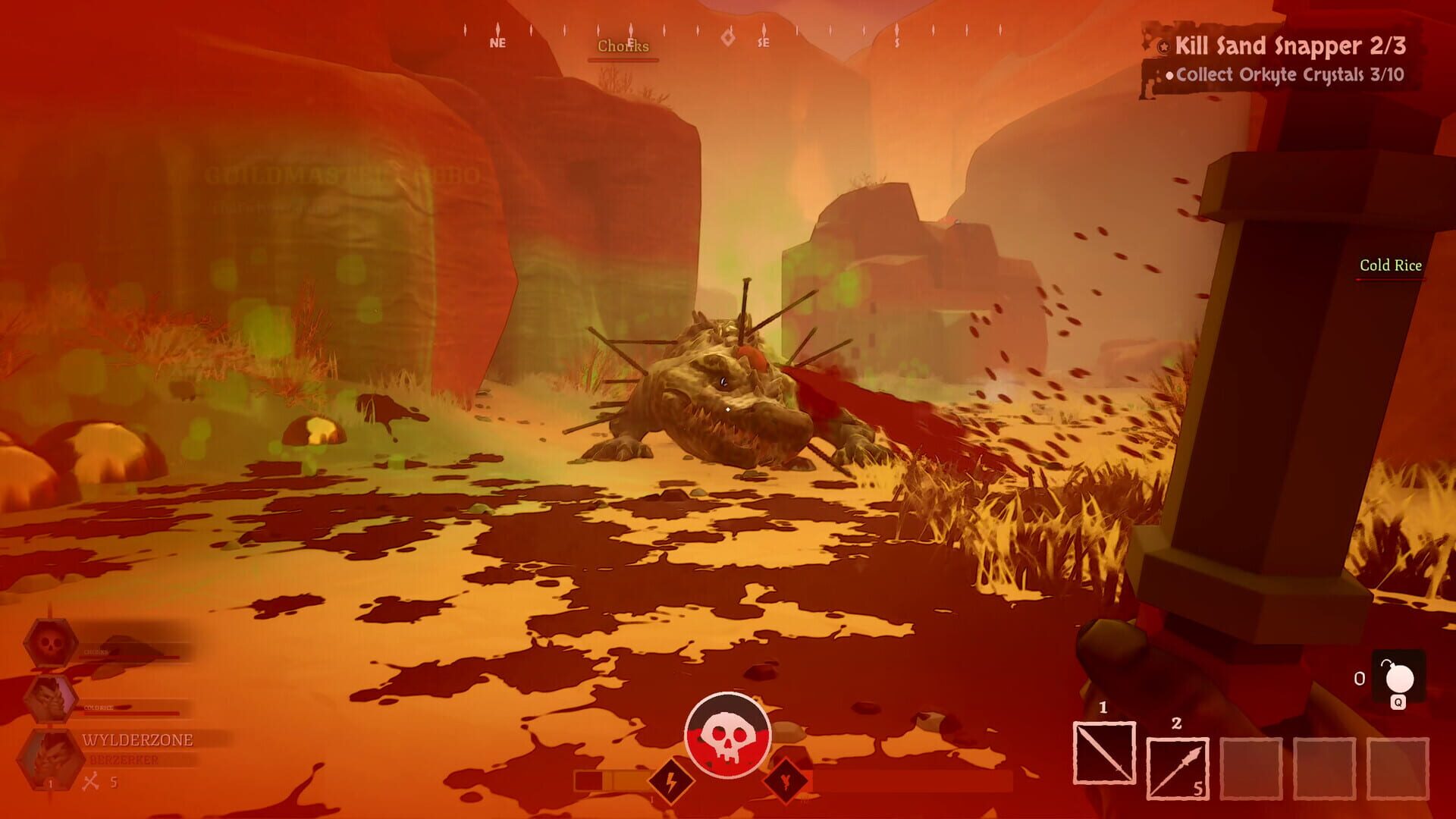This screenshot has width=1456, height=819.
Task: Click the bone souls counter icon
Action: coord(92,782)
